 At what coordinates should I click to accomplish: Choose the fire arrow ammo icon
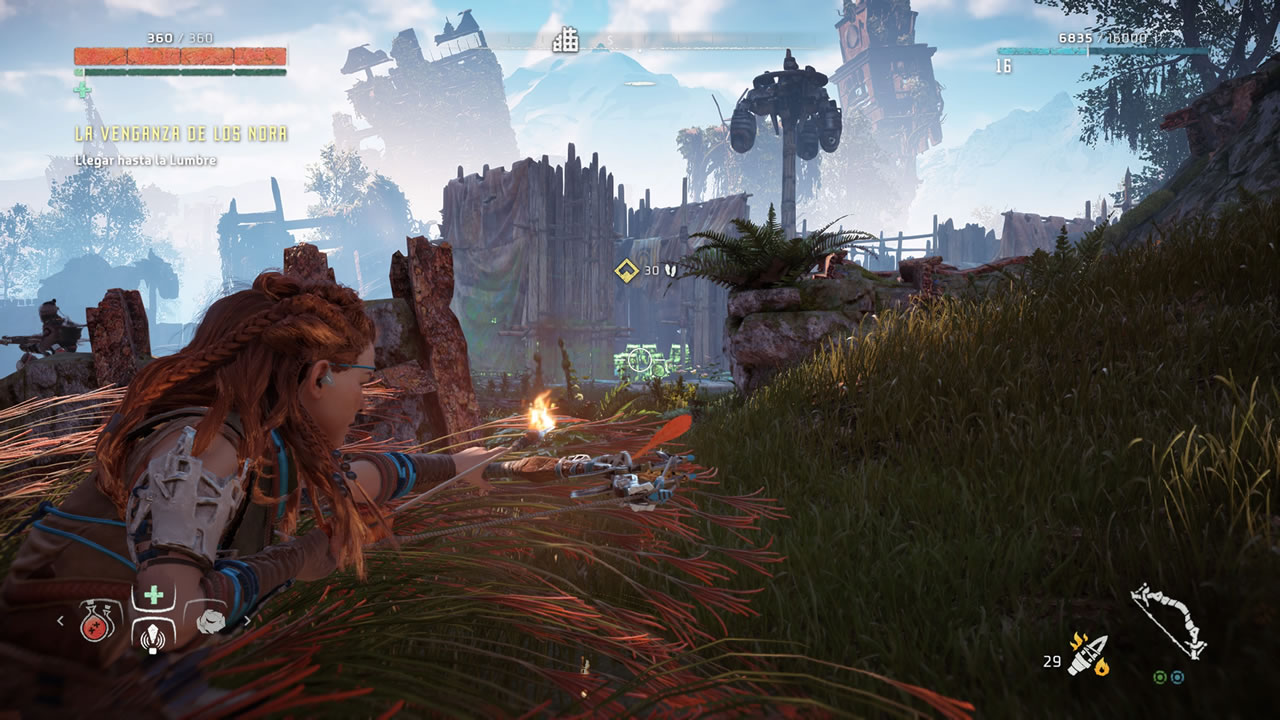(x=1087, y=654)
